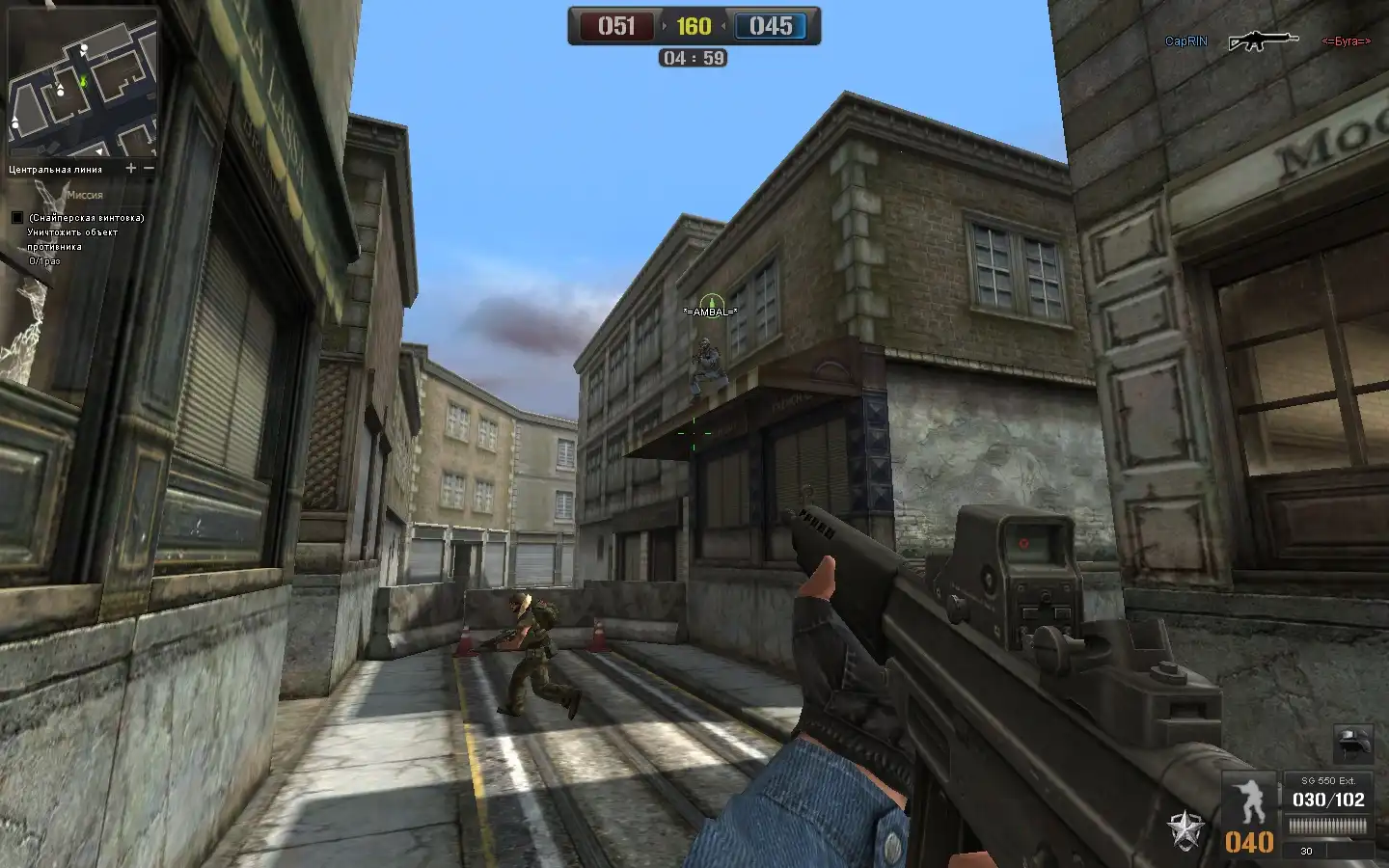Collapse the Миссия objectives section
This screenshot has width=1389, height=868.
85,195
